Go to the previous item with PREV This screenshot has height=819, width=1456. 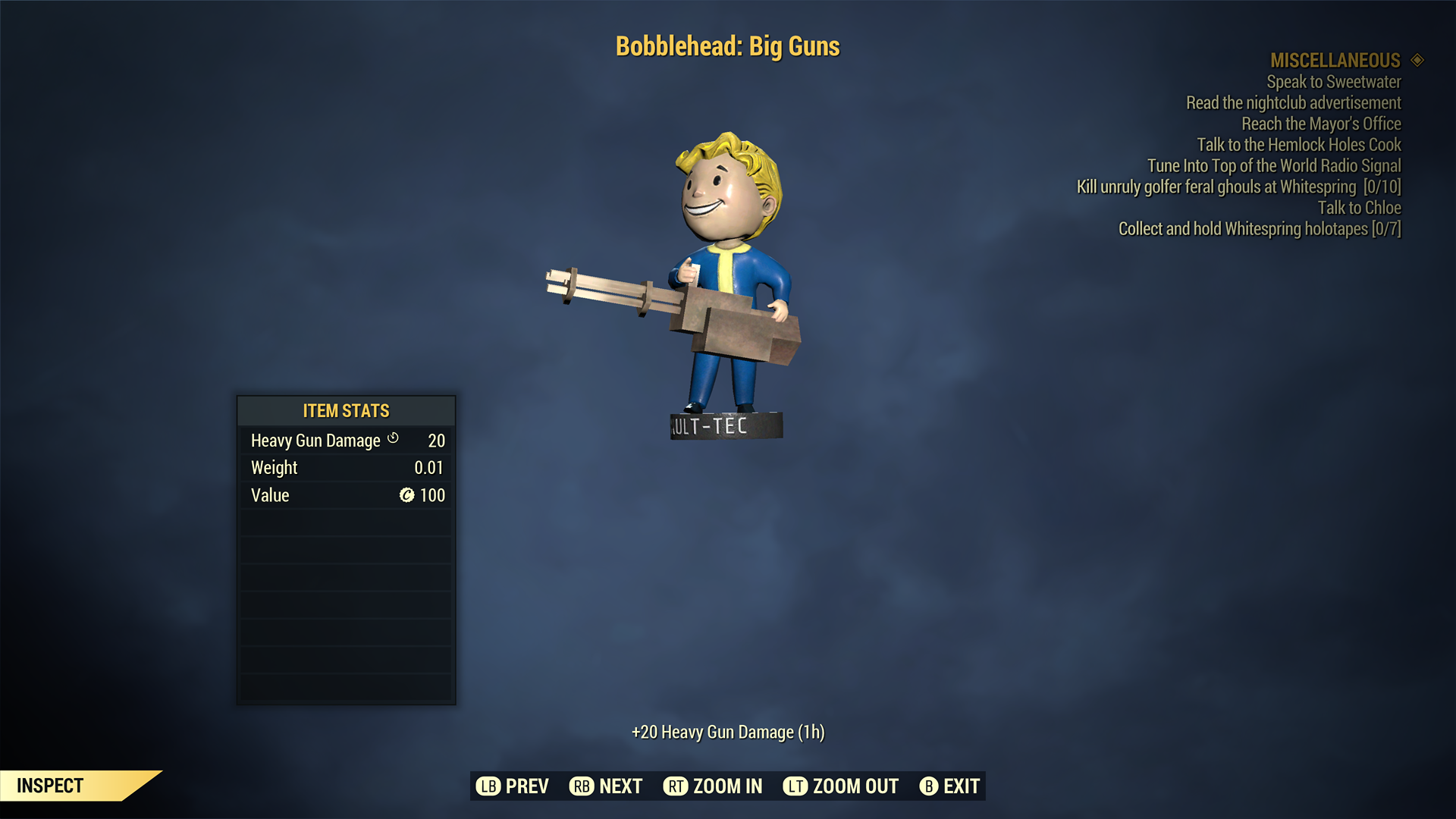pos(513,786)
